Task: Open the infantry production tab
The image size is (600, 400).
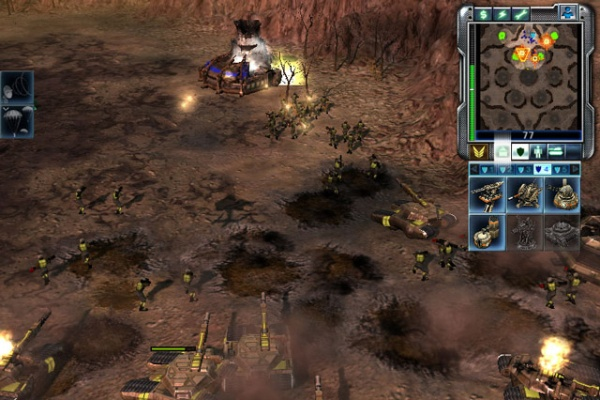Action: pyautogui.click(x=538, y=152)
